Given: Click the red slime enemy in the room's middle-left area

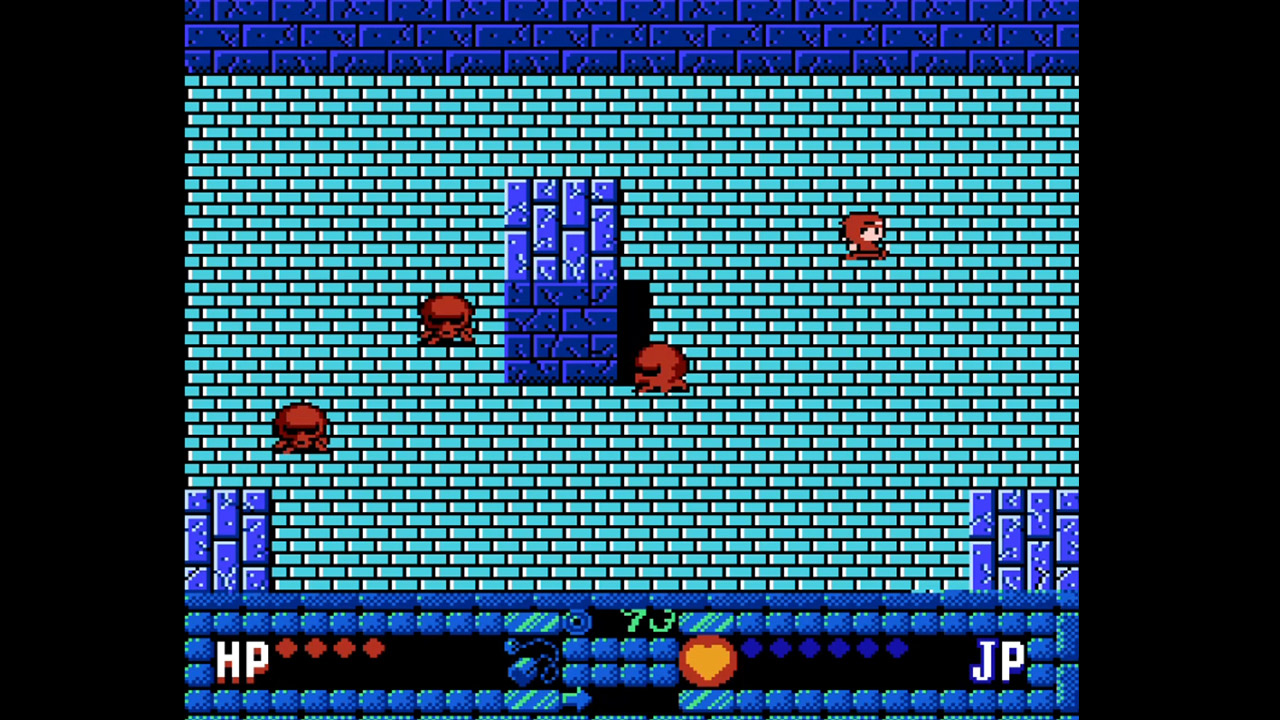Looking at the screenshot, I should [447, 320].
